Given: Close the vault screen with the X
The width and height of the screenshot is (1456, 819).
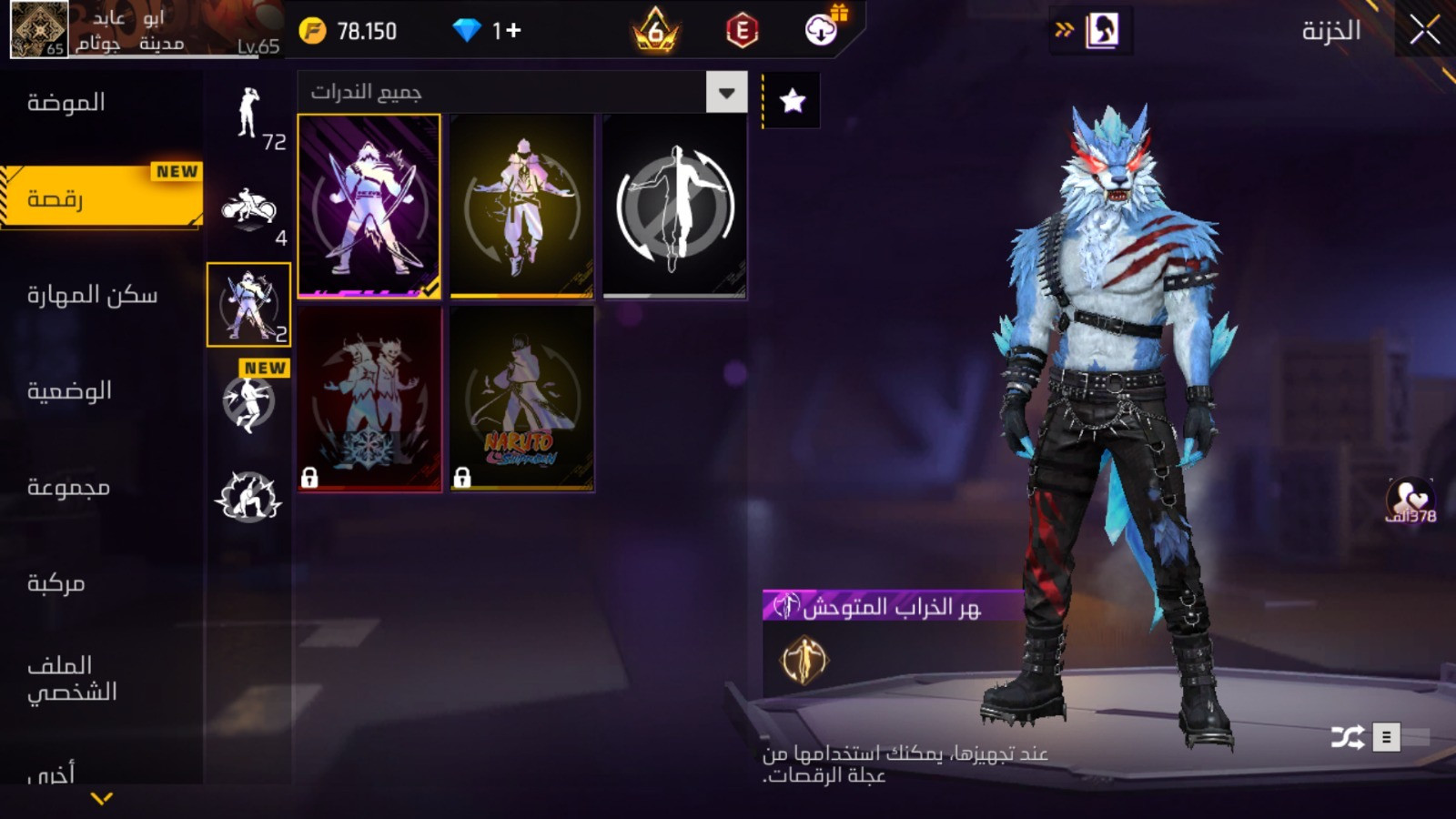Looking at the screenshot, I should tap(1424, 31).
